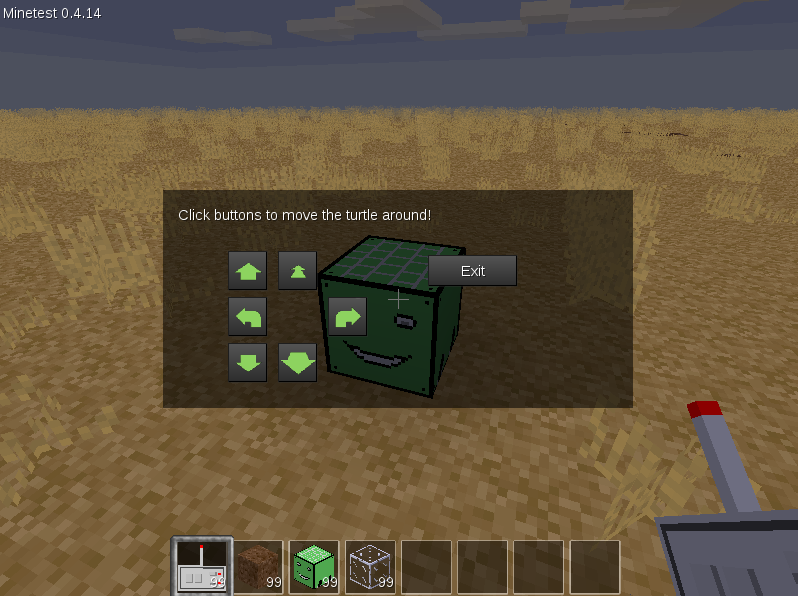Screen dimensions: 798x596
Task: Select the glass block hotbar slot
Action: point(370,567)
